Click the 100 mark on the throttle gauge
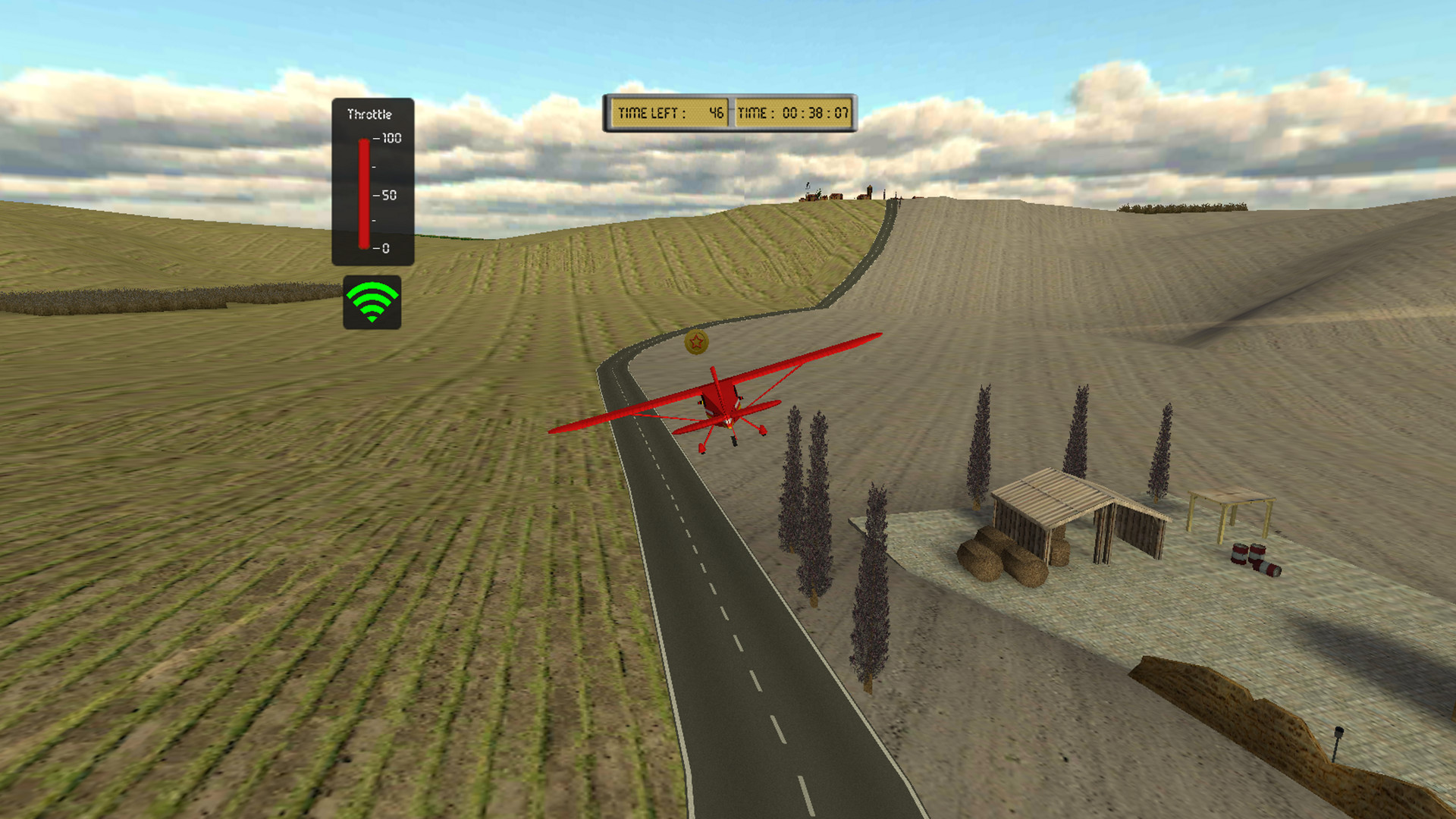The image size is (1456, 819). point(388,140)
